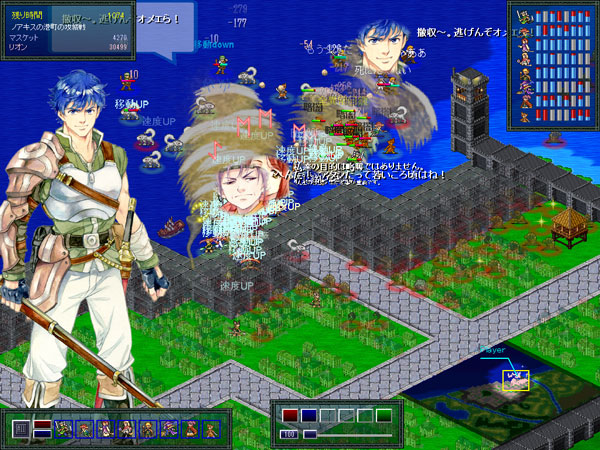Viewport: 600px width, 450px height.
Task: Click the small red bar beside the grid icon
Action: point(42,423)
